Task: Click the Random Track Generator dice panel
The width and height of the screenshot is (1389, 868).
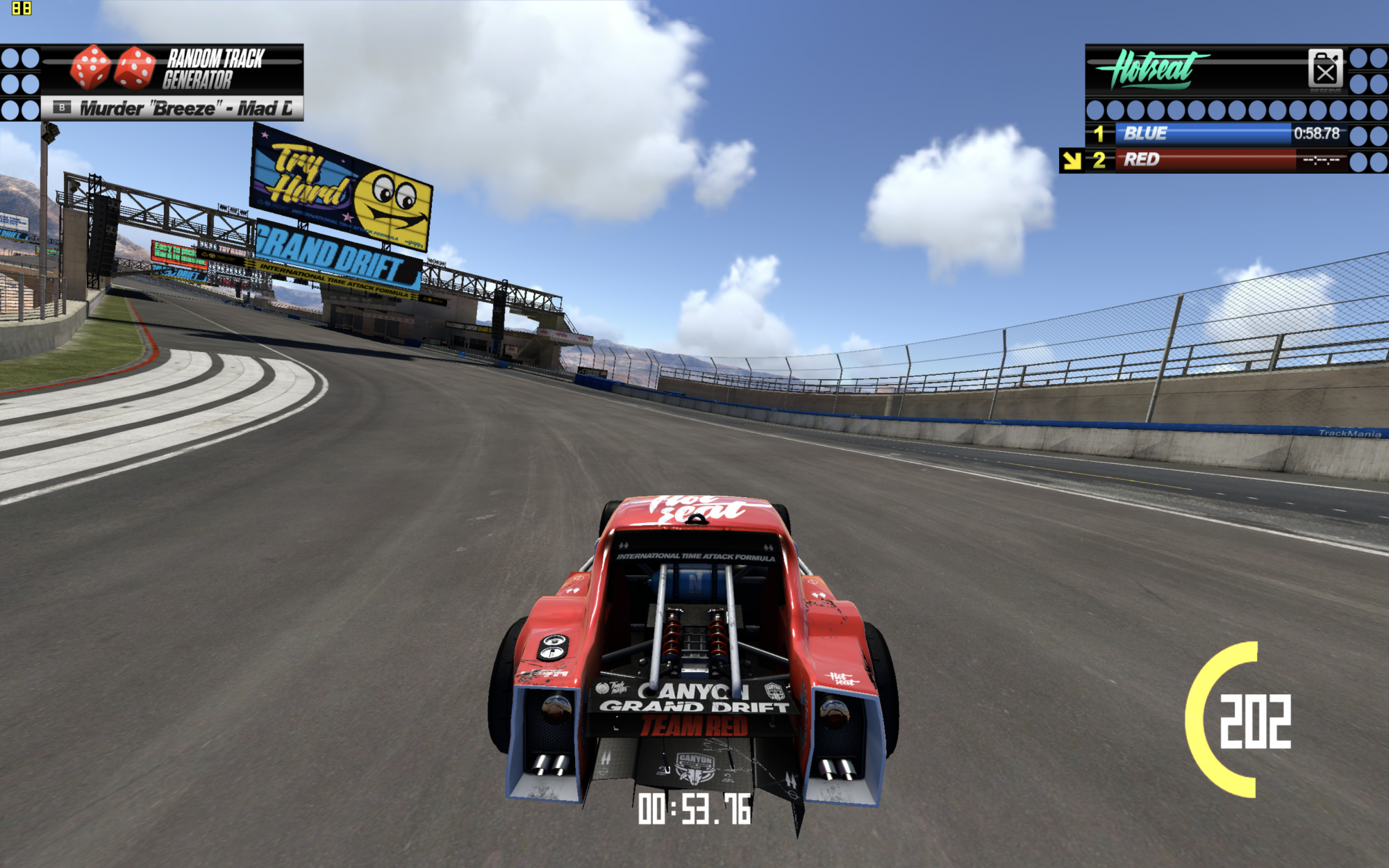Action: tap(172, 69)
